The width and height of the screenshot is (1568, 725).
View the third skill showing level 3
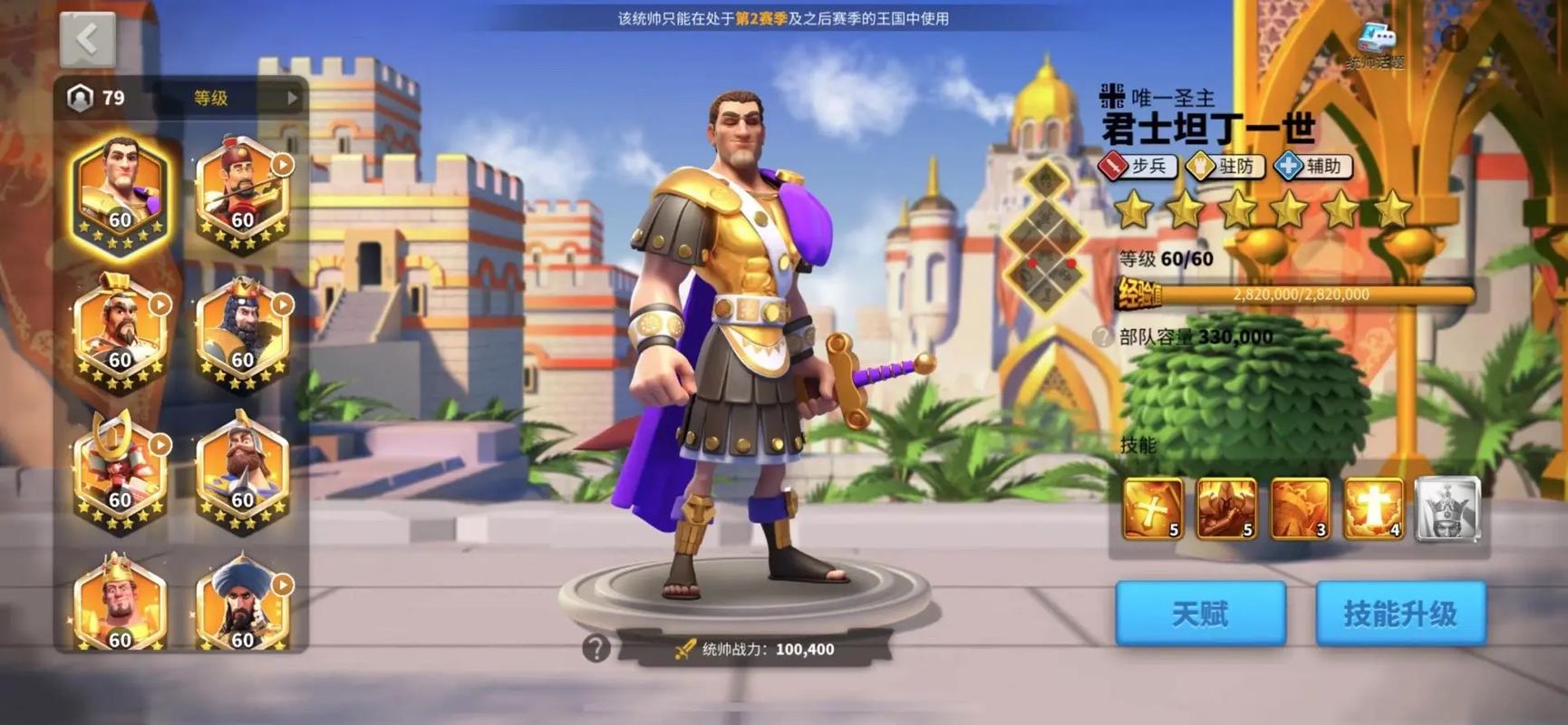click(x=1300, y=507)
